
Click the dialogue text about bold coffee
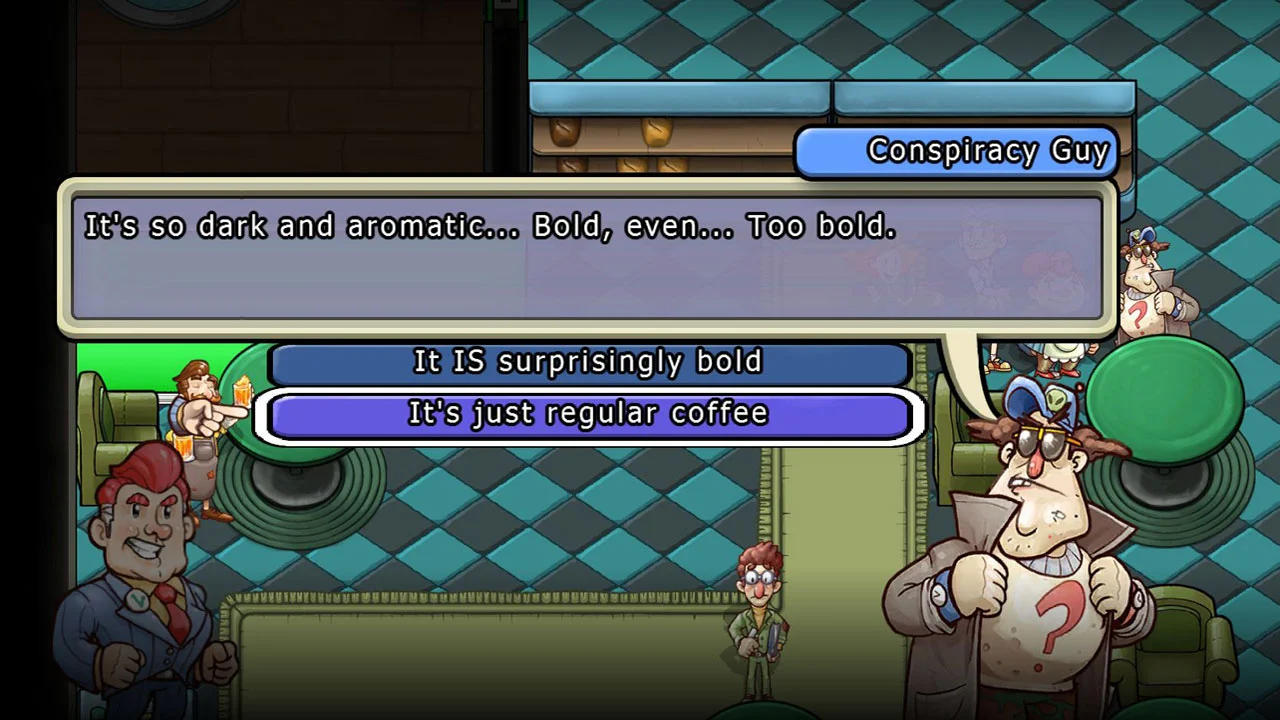tap(490, 226)
